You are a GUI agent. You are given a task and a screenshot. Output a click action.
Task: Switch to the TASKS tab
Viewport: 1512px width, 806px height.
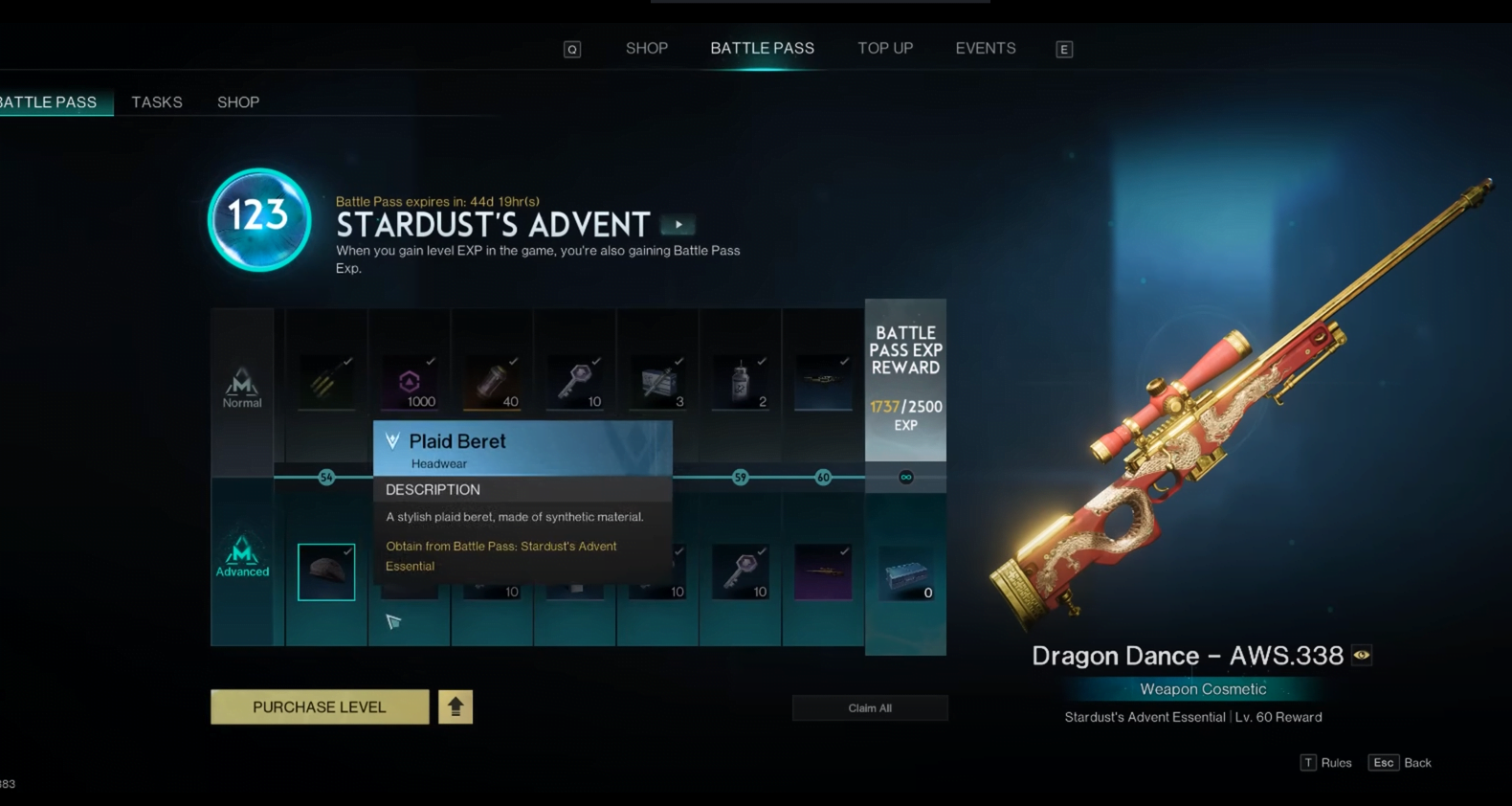tap(157, 101)
